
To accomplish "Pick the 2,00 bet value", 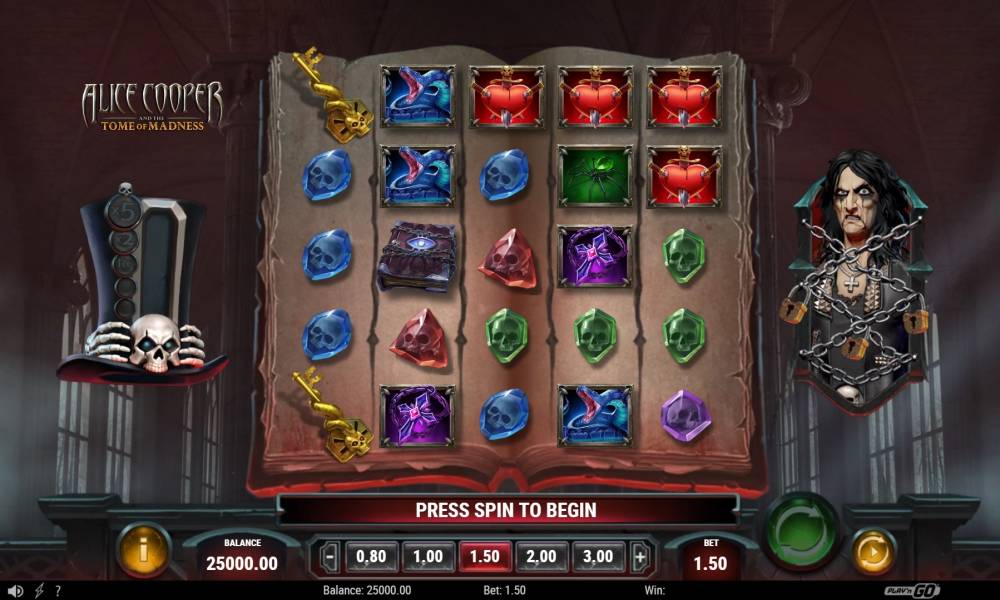I will 541,556.
